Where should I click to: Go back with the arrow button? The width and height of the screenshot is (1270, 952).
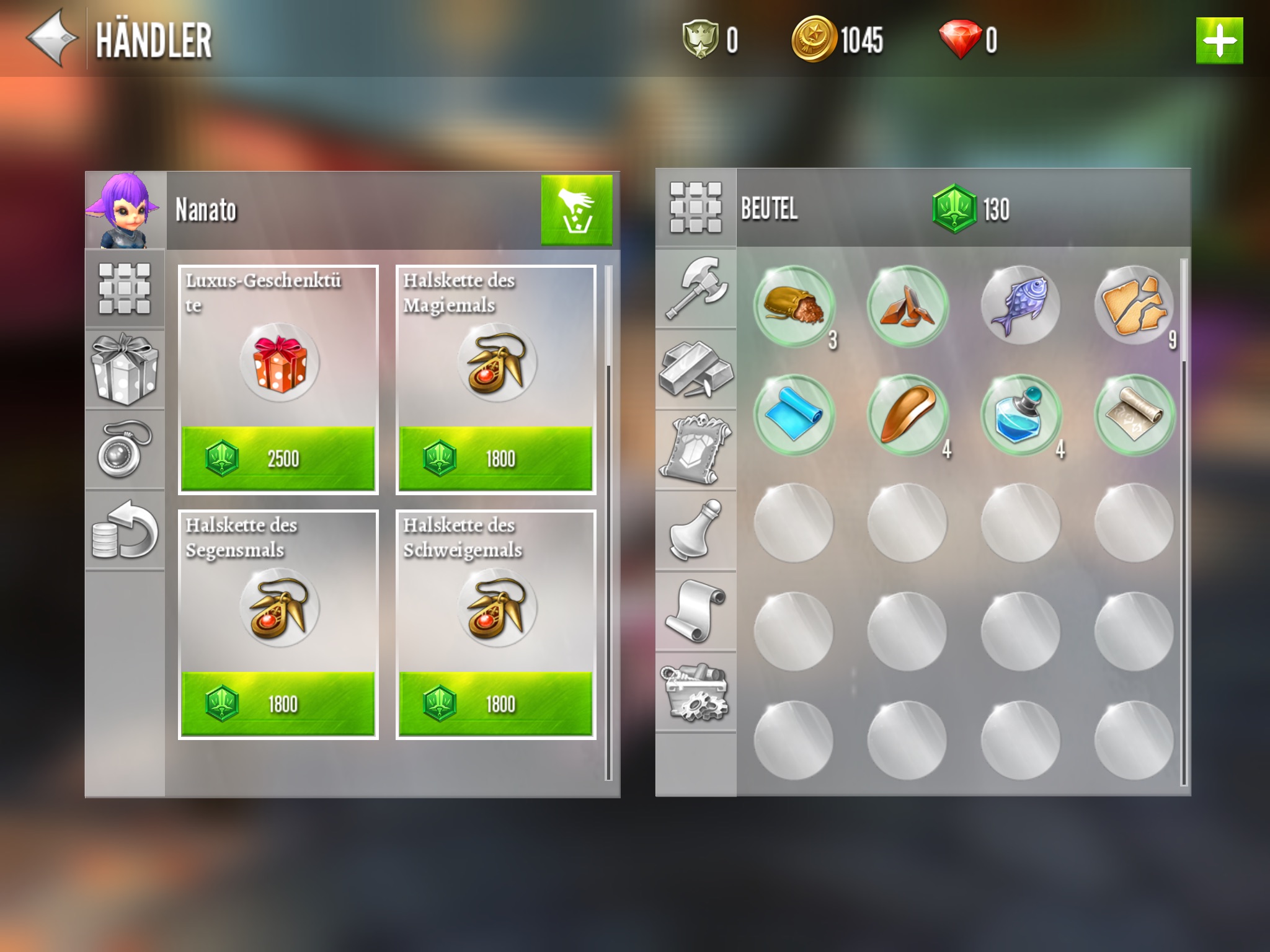point(52,38)
